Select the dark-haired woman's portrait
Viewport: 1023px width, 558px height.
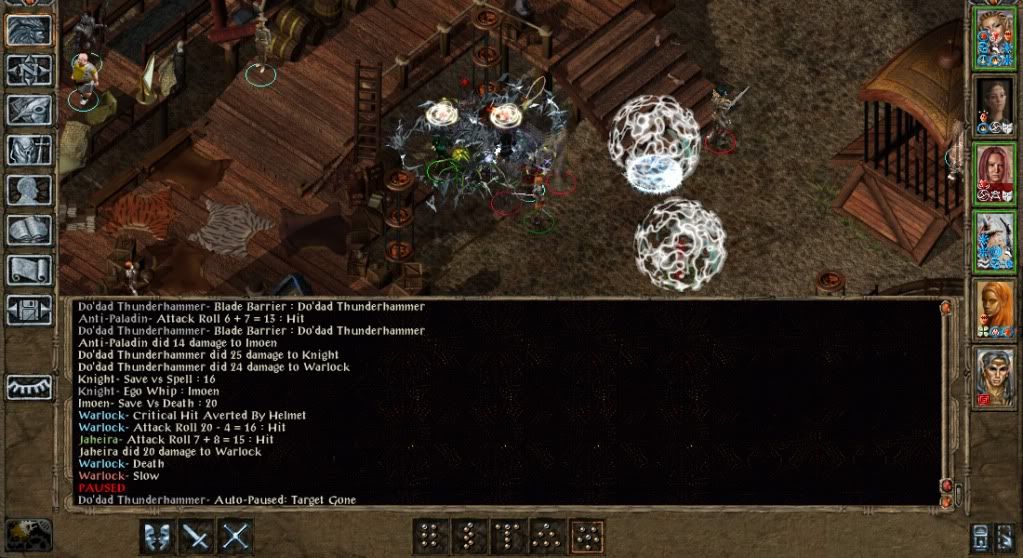click(996, 105)
